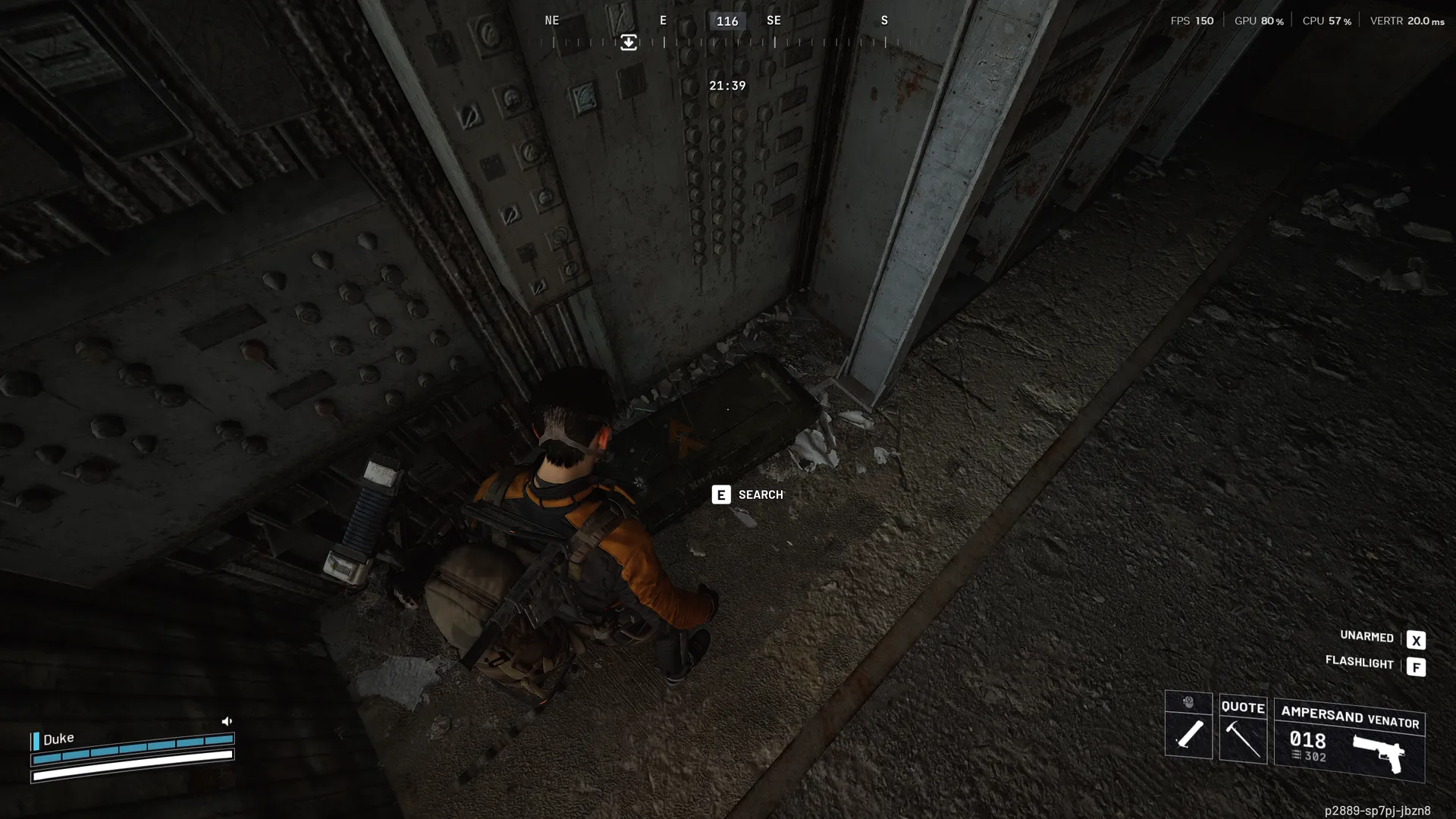The width and height of the screenshot is (1456, 819).
Task: Click the speaker icon beside Duke
Action: pos(226,721)
